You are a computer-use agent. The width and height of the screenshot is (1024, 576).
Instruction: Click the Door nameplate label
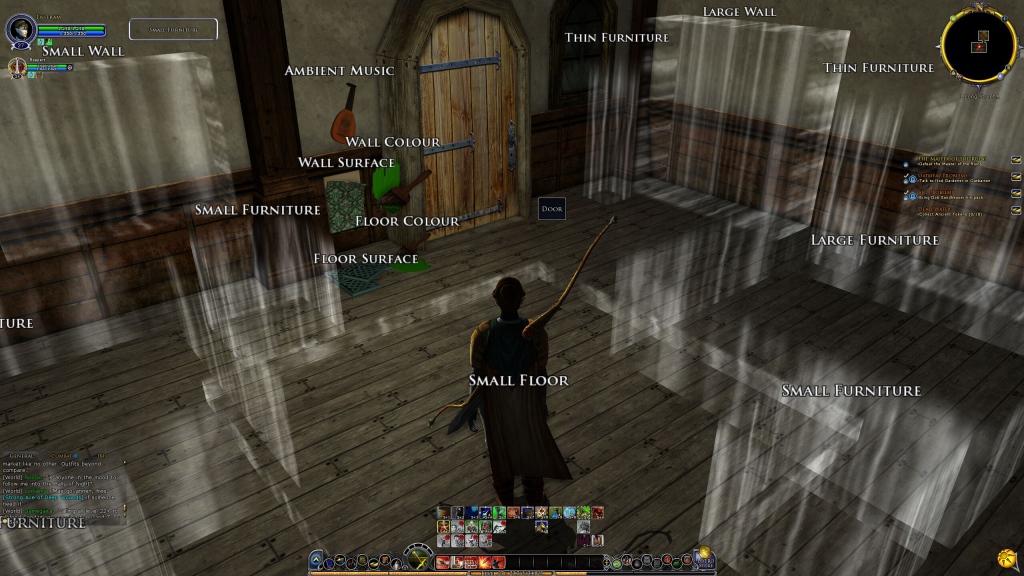(x=551, y=209)
